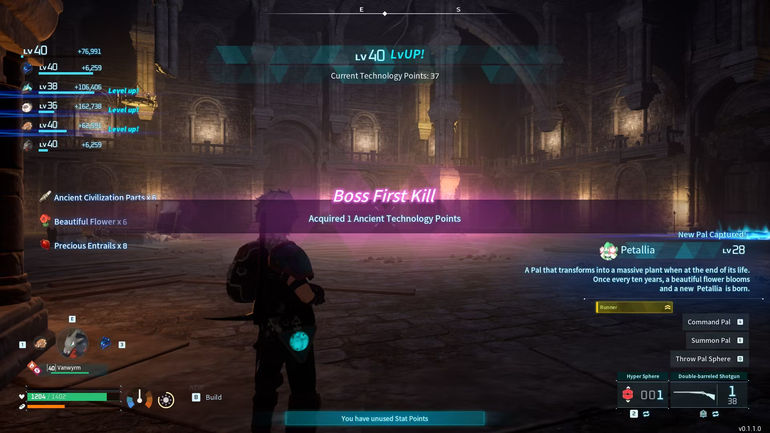Open the unused Stat Points notification
Viewport: 770px width, 433px height.
click(384, 418)
